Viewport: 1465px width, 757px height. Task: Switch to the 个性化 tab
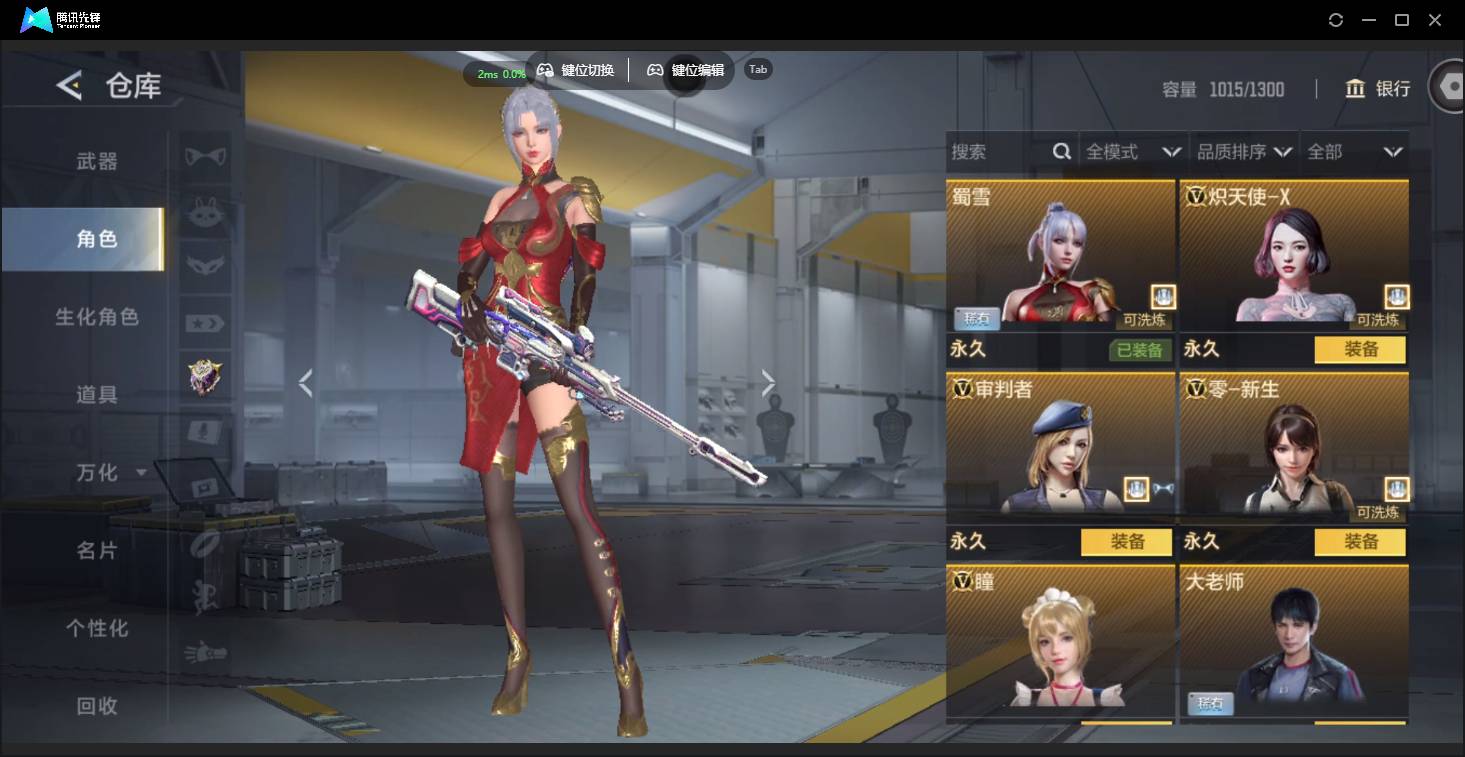coord(97,628)
